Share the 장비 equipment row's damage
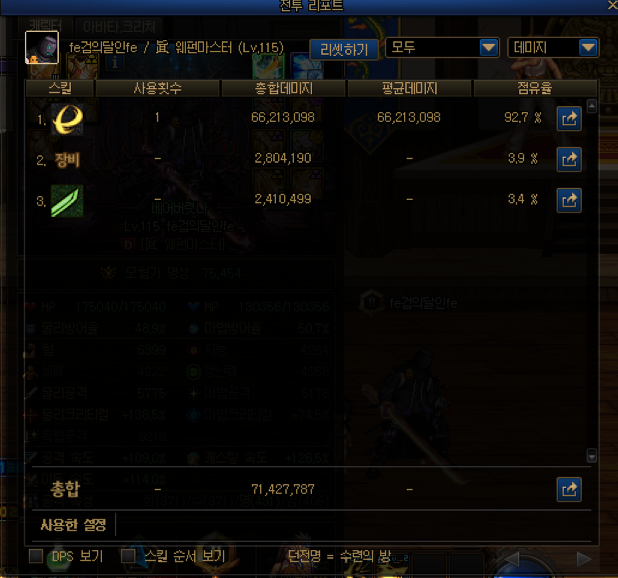Screen dimensions: 618x578 click(569, 159)
